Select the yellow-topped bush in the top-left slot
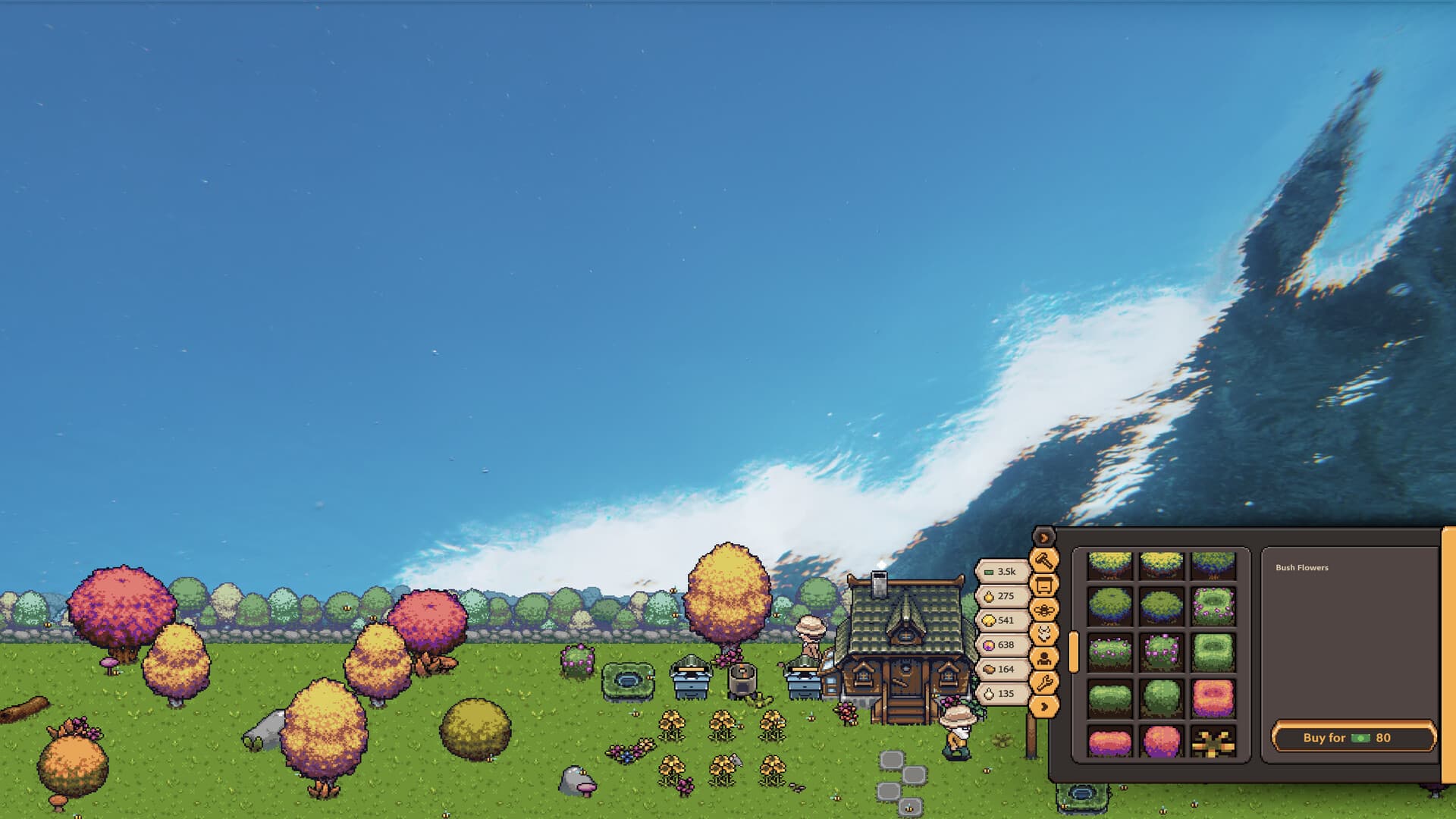 pos(1109,566)
